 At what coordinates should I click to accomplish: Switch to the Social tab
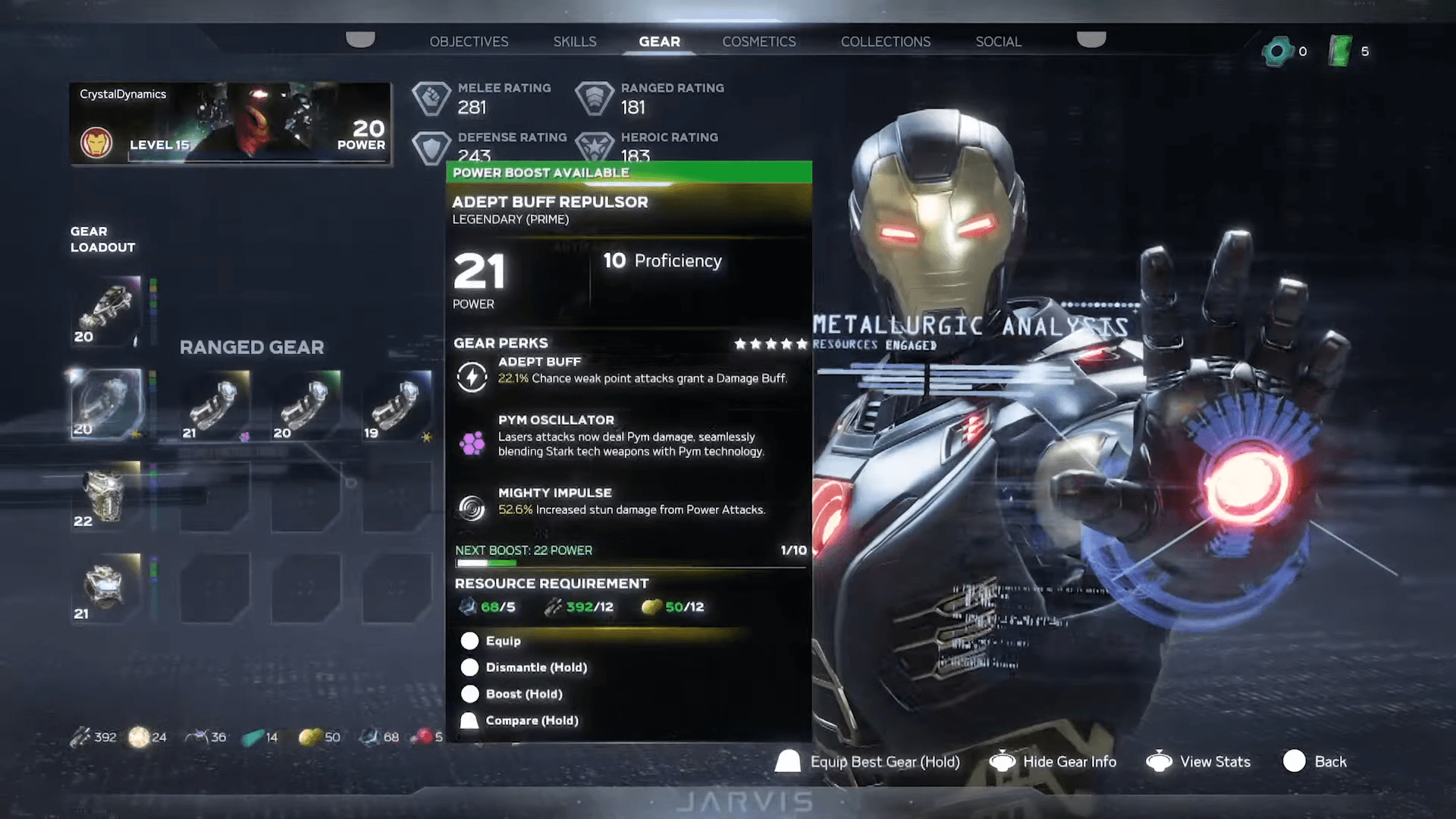click(x=998, y=42)
